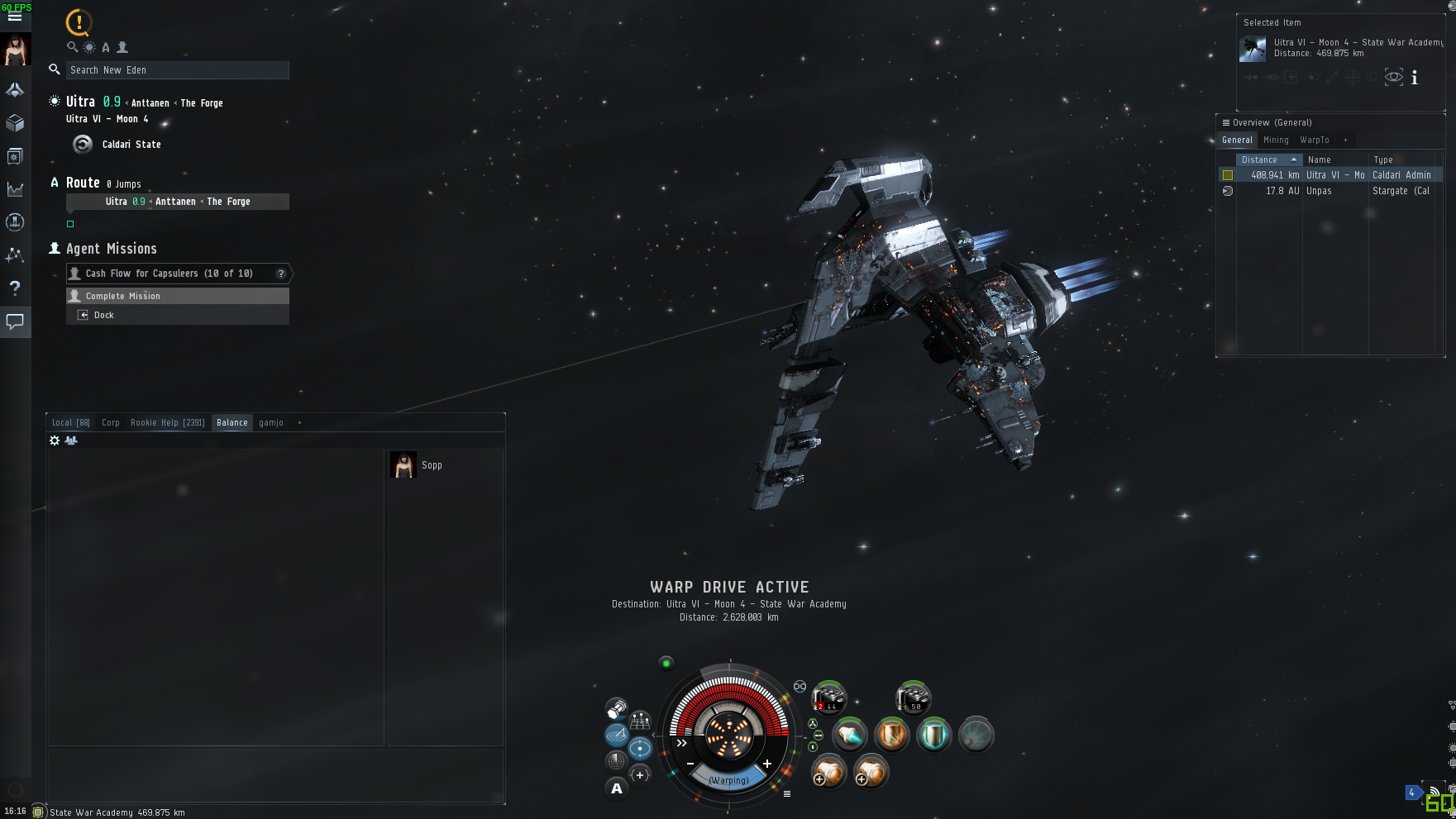Image resolution: width=1456 pixels, height=819 pixels.
Task: Open the character portrait sheet
Action: point(15,51)
